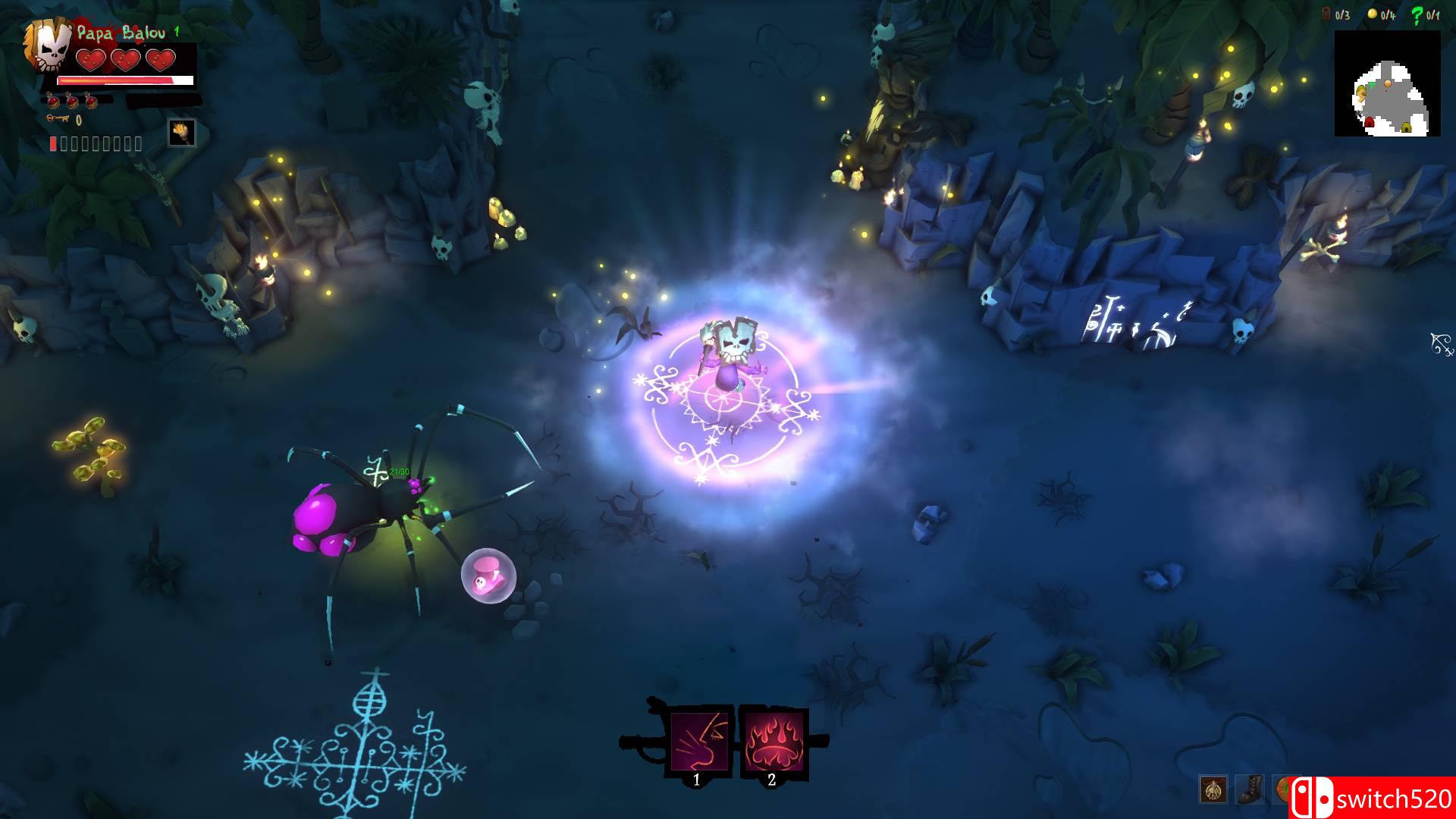Image resolution: width=1456 pixels, height=819 pixels.
Task: Toggle the first heart in the health display
Action: pos(91,60)
